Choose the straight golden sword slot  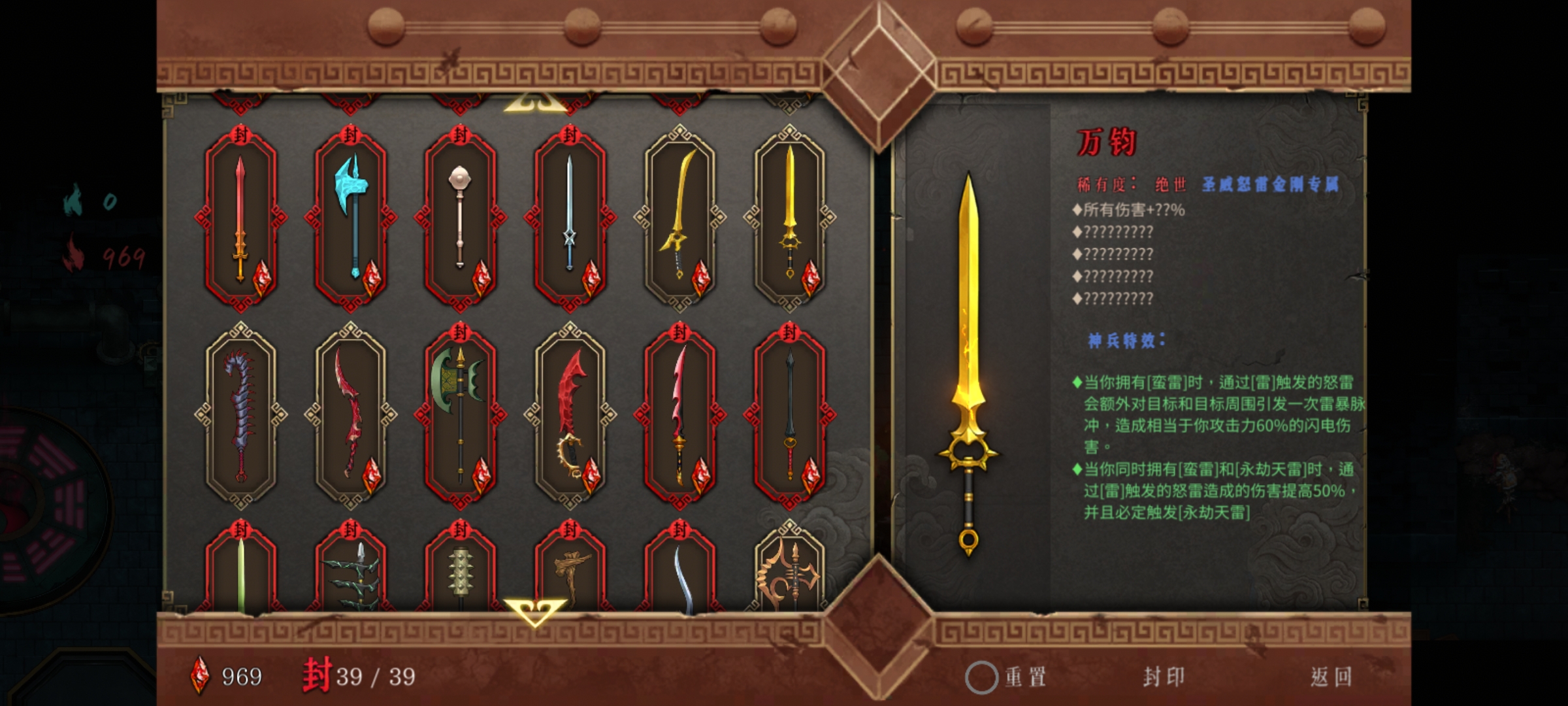[789, 218]
